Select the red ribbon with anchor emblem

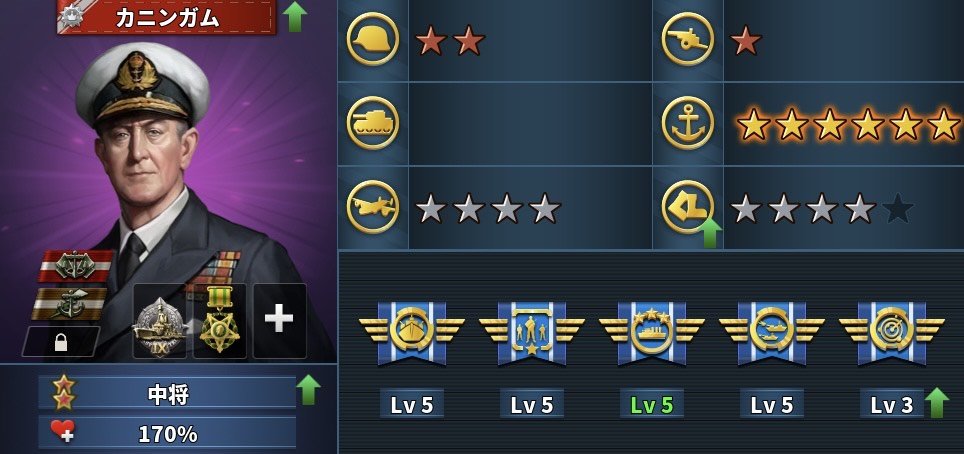(75, 265)
